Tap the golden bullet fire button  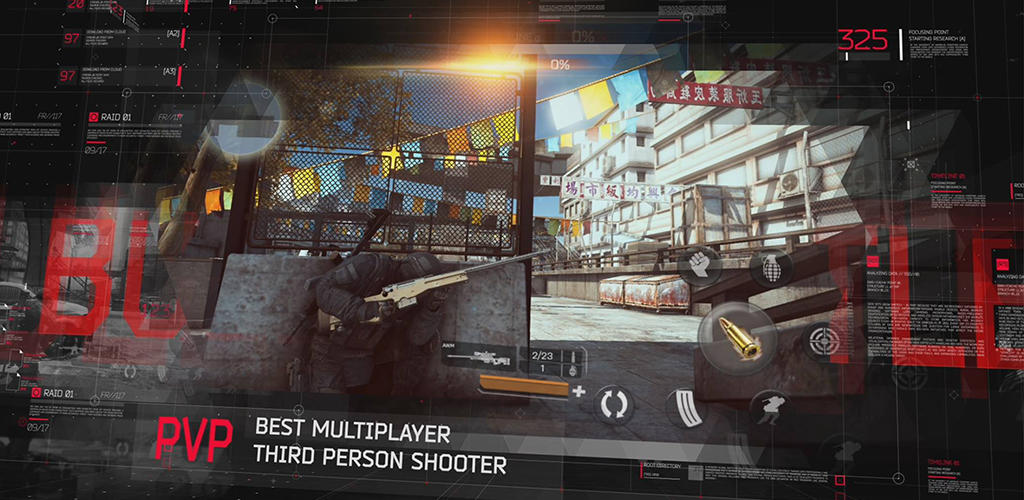click(x=739, y=338)
